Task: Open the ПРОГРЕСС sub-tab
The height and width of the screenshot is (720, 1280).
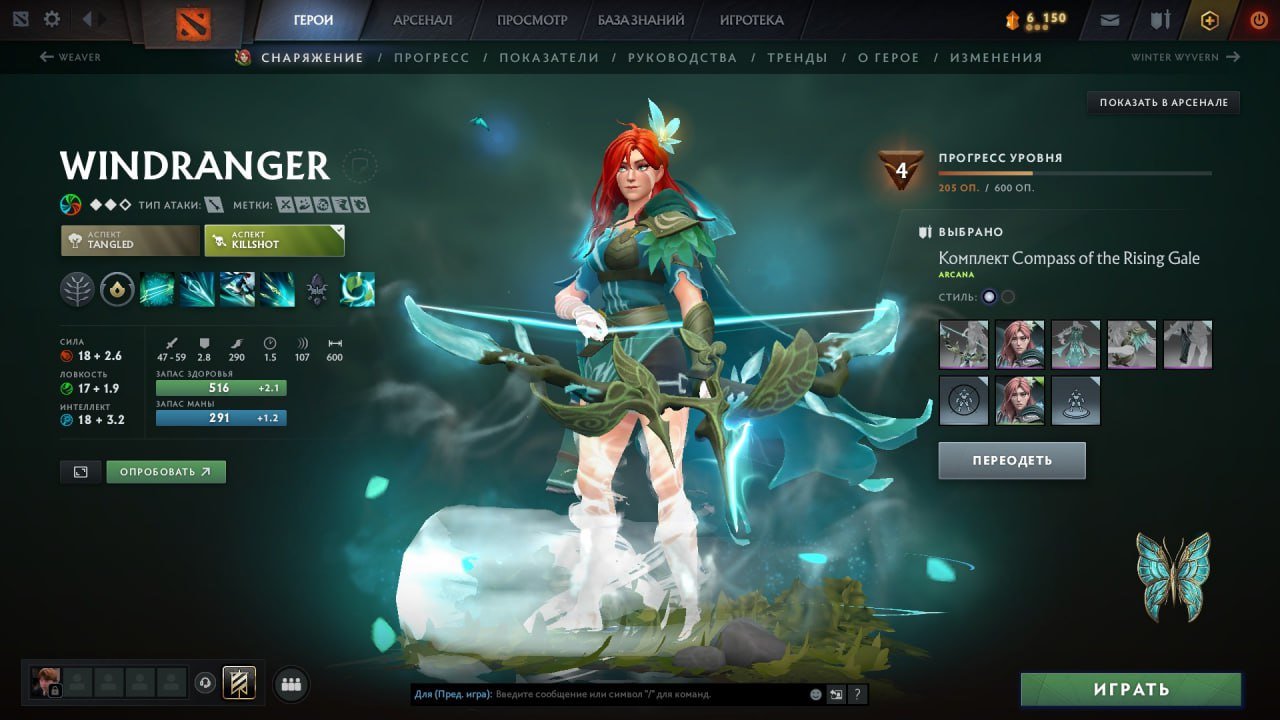Action: [x=431, y=57]
